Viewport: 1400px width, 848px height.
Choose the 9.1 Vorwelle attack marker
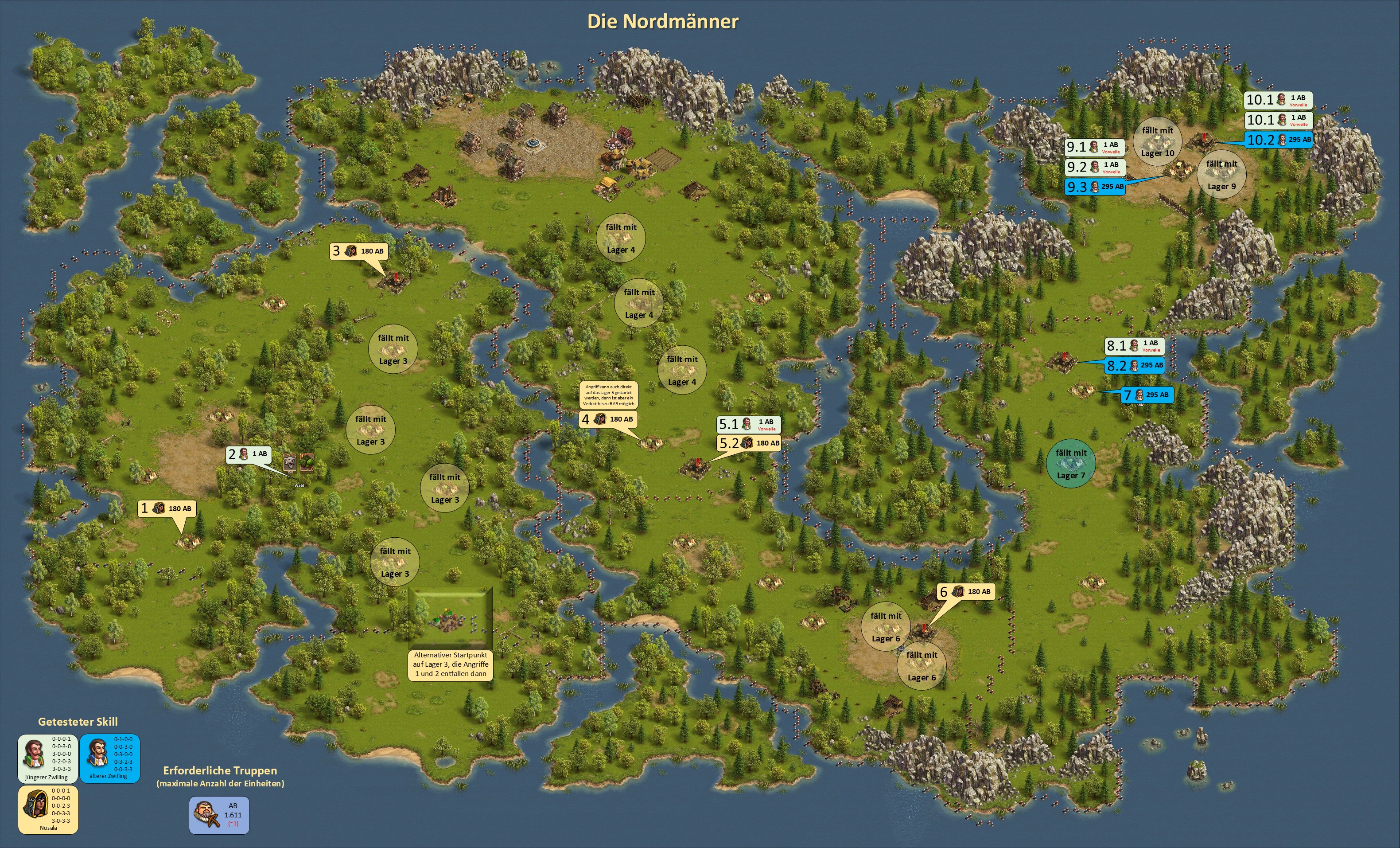tap(1095, 147)
